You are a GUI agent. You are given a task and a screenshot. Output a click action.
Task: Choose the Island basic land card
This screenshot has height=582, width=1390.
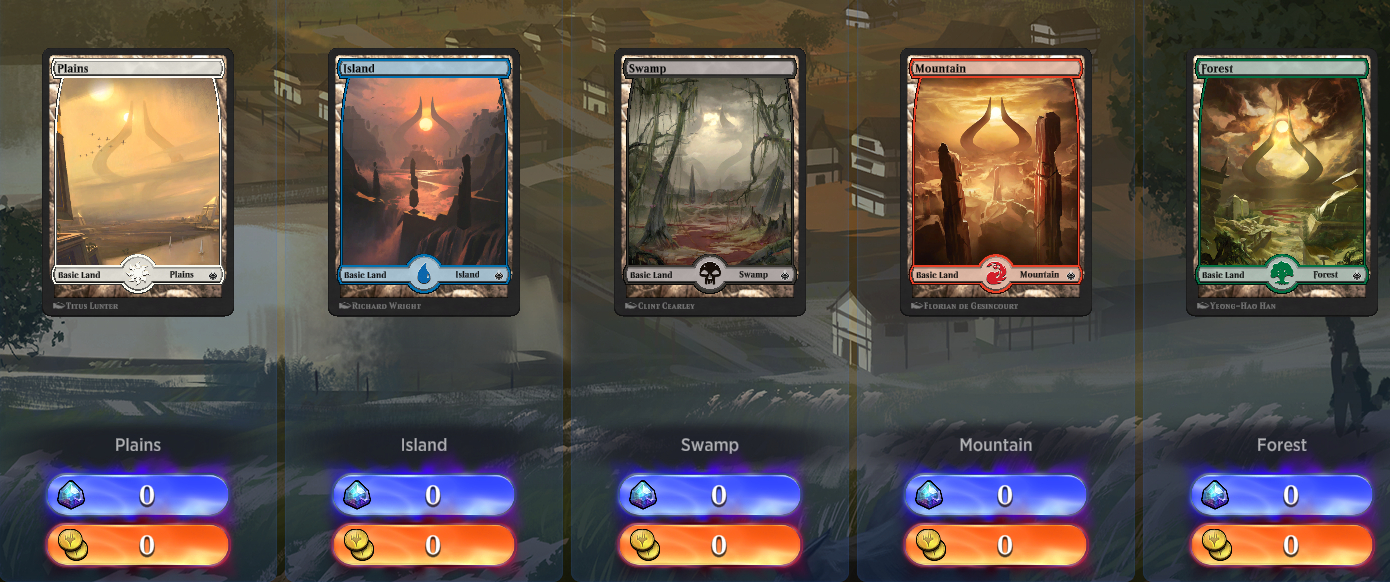pos(424,180)
